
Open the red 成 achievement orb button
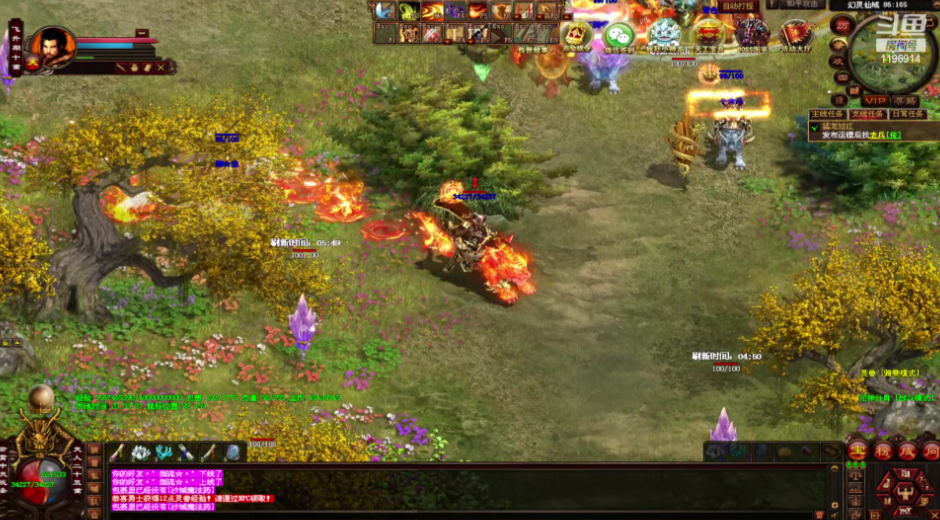click(906, 451)
